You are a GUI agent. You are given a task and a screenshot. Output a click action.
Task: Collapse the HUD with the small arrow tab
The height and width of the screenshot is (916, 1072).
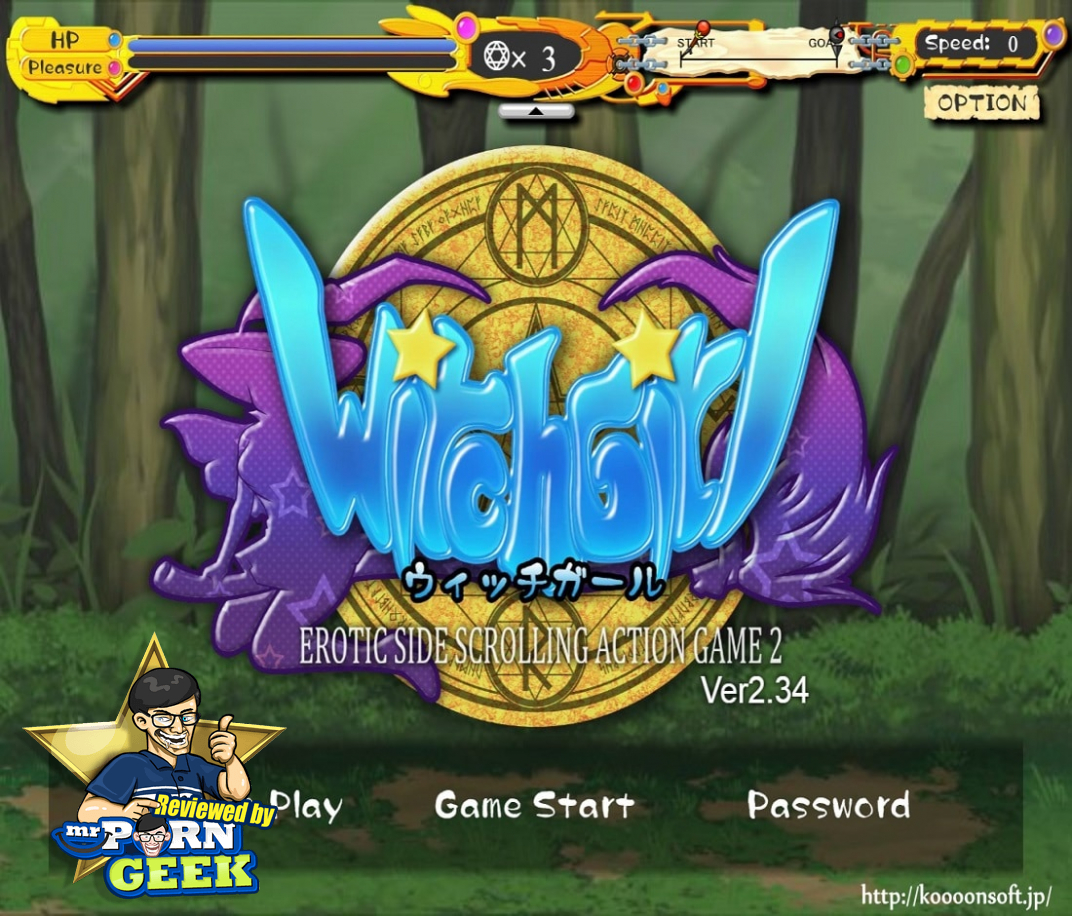(x=536, y=111)
